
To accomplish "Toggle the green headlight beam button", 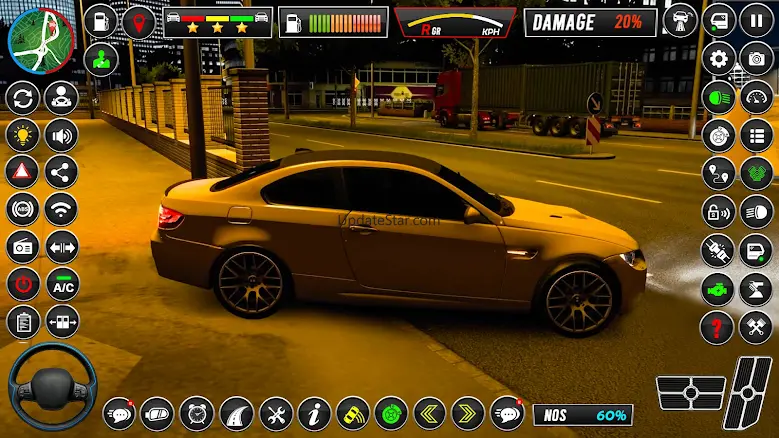I will [719, 97].
